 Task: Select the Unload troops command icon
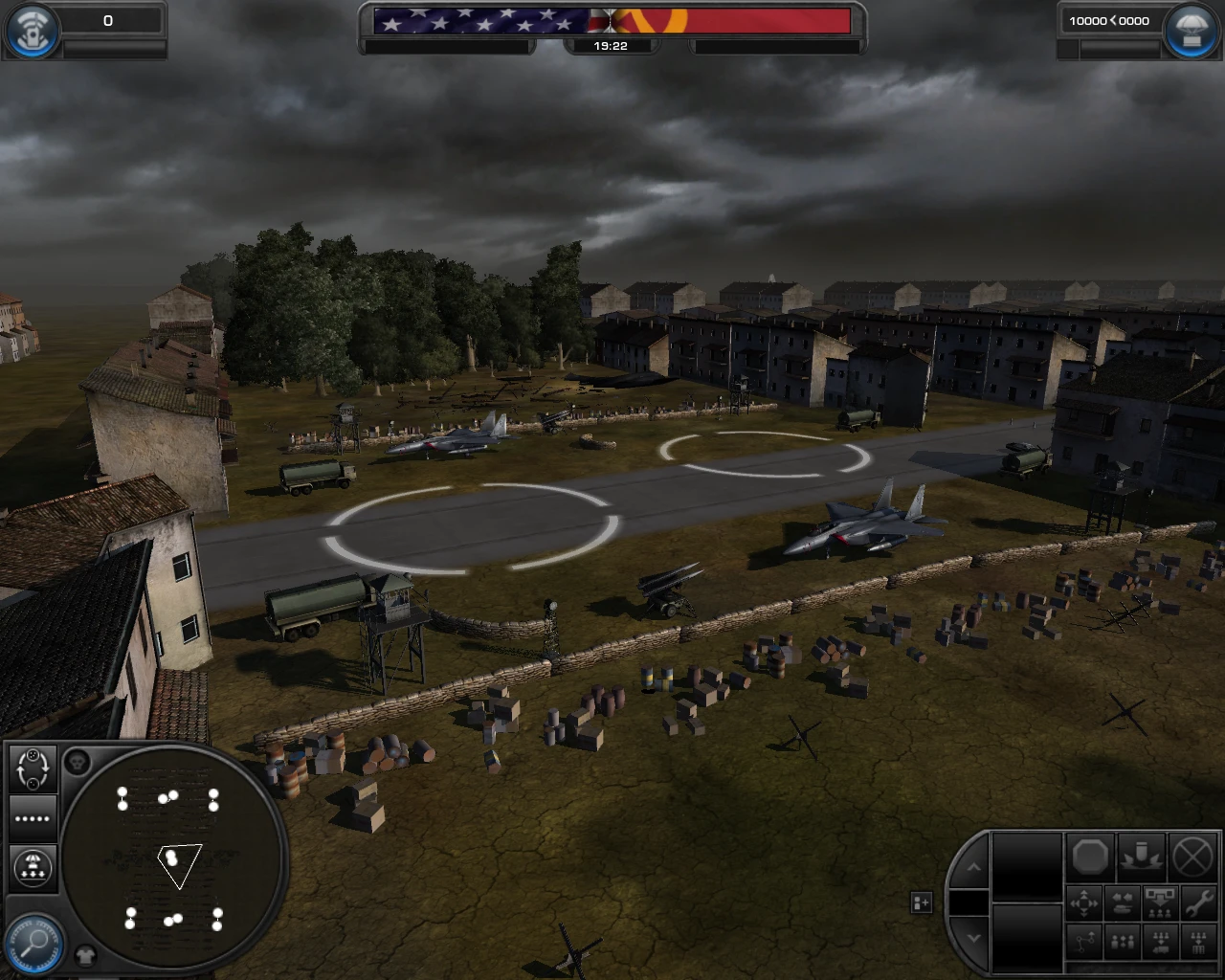point(1160,902)
